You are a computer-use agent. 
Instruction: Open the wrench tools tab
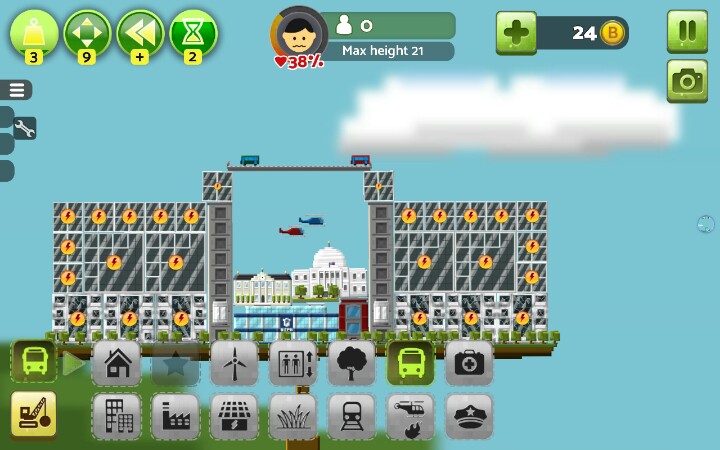24,128
